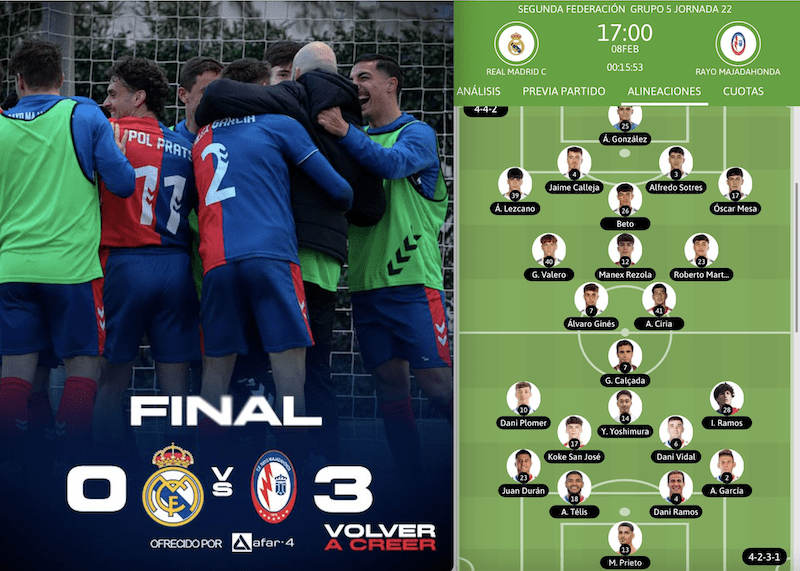Select Beto in the lineup
800x571 pixels.
click(x=625, y=198)
